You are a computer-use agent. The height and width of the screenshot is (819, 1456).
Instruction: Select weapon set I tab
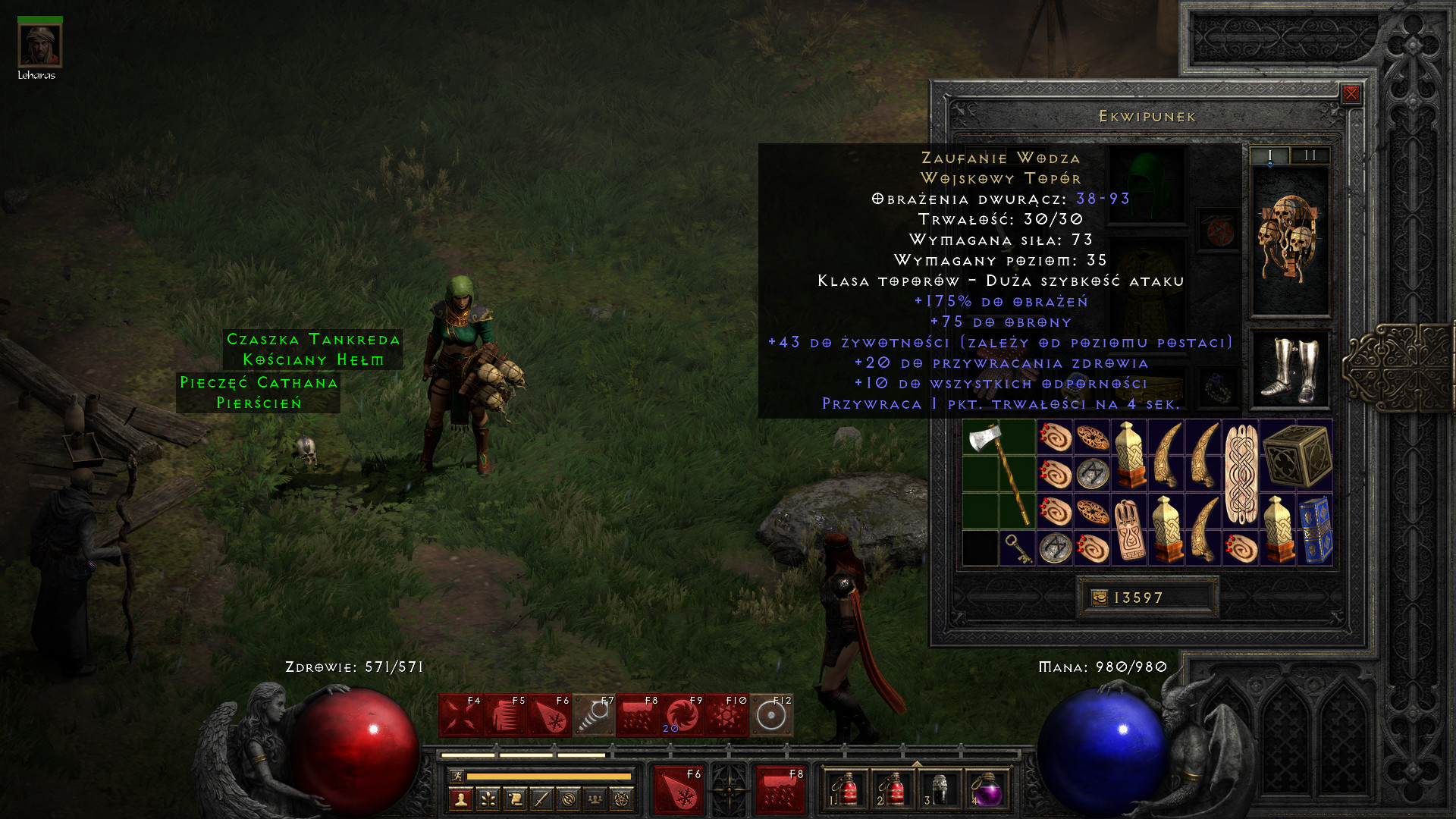[x=1269, y=155]
